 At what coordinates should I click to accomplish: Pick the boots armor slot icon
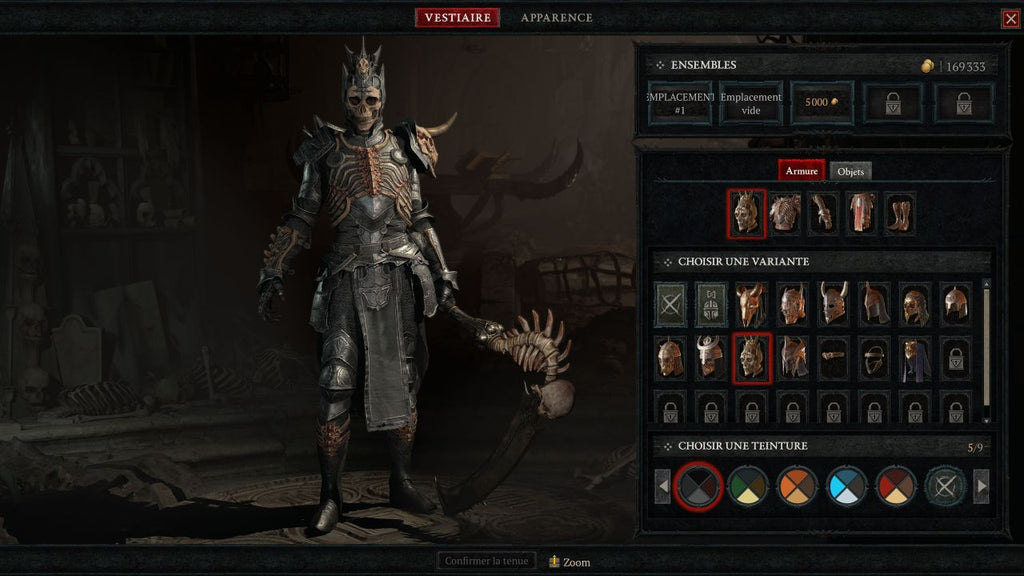click(x=900, y=214)
